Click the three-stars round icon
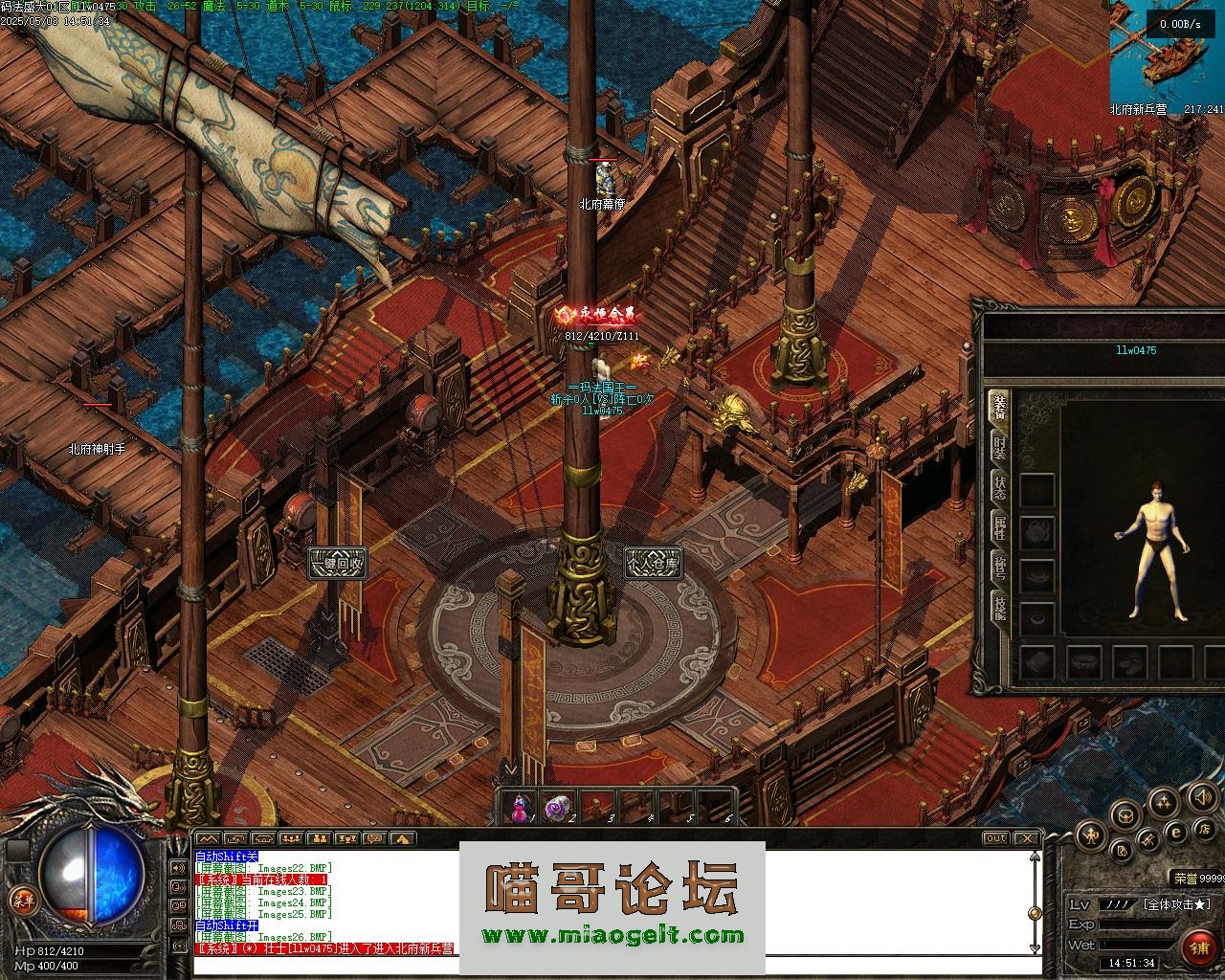Image resolution: width=1225 pixels, height=980 pixels. pos(1163,802)
